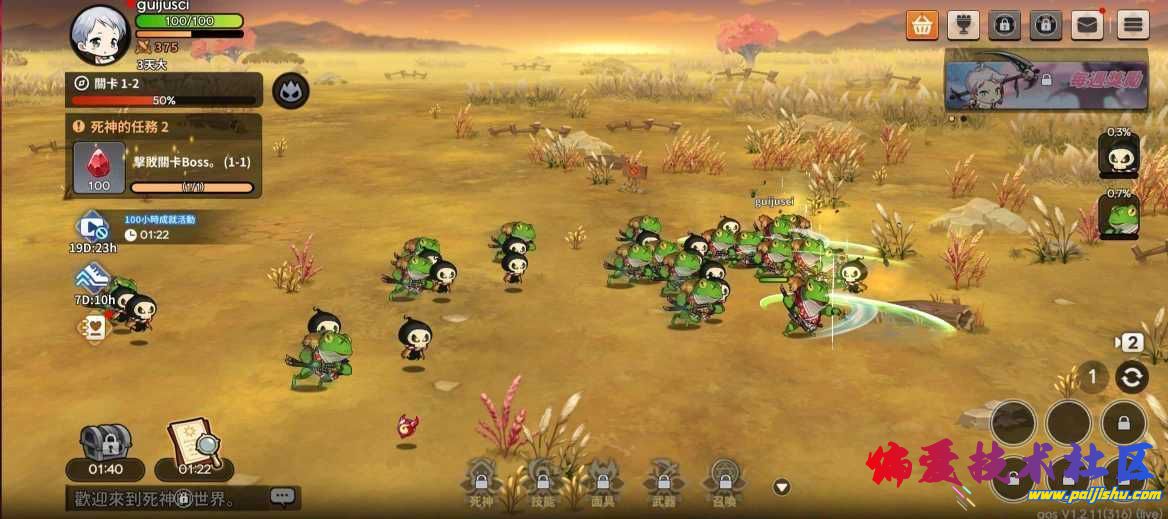Toggle the skill auto-cycle arrows button
This screenshot has height=519, width=1168.
1132,377
